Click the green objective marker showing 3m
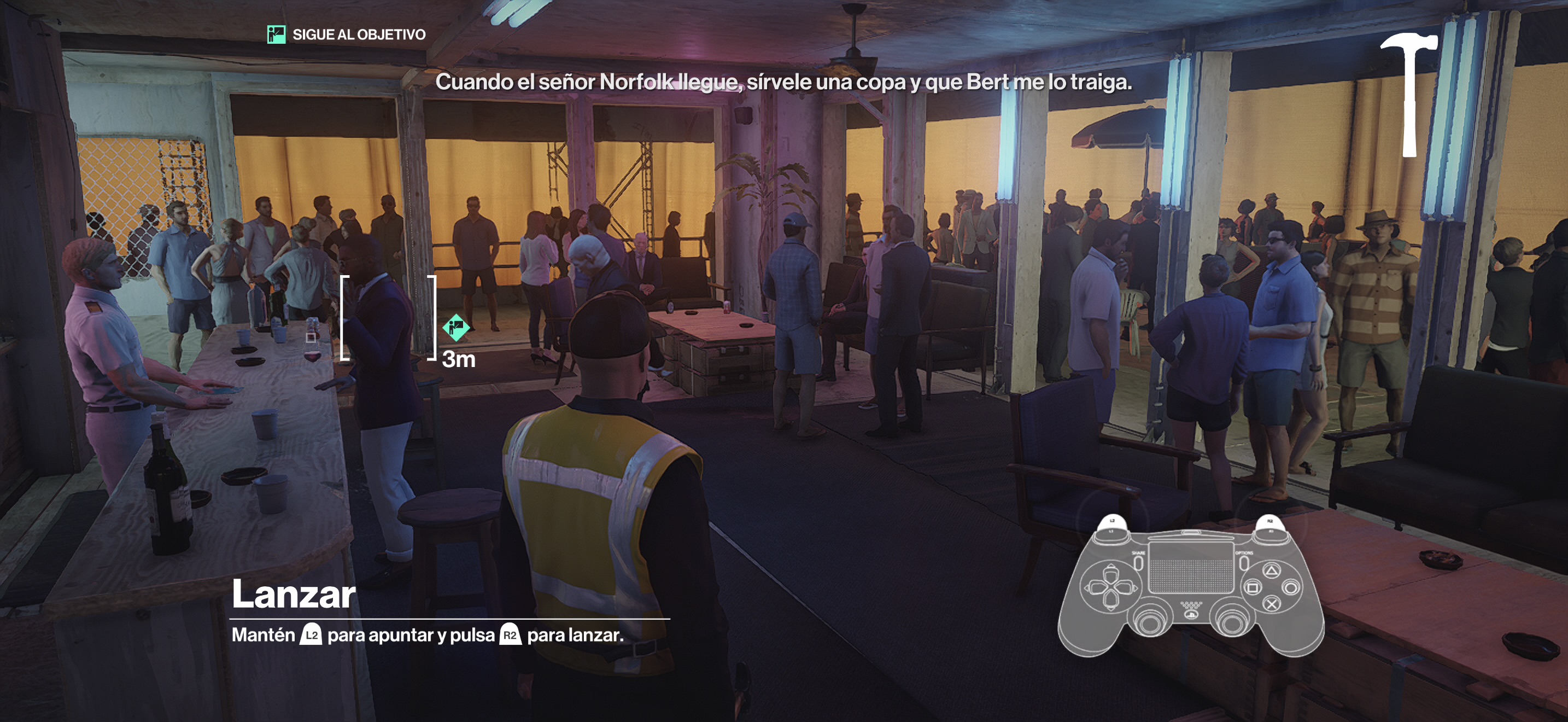1568x722 pixels. [456, 328]
